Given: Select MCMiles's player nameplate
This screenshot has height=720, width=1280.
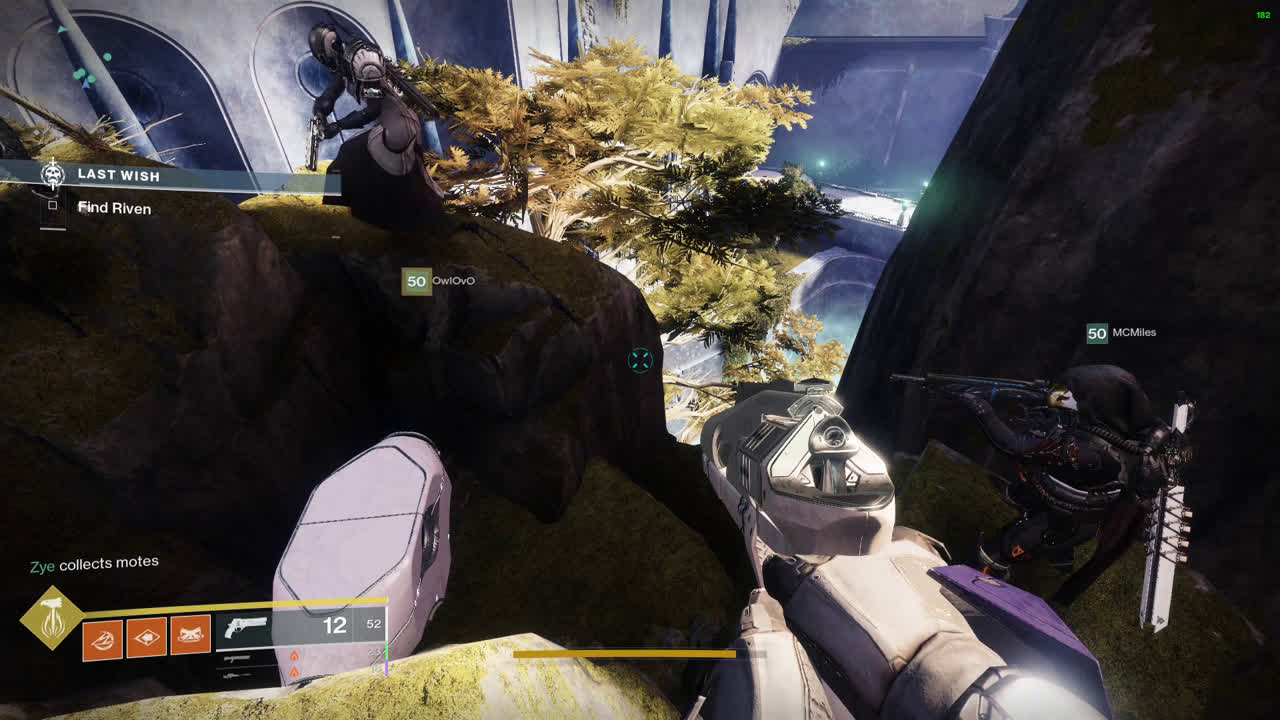Looking at the screenshot, I should click(1121, 333).
